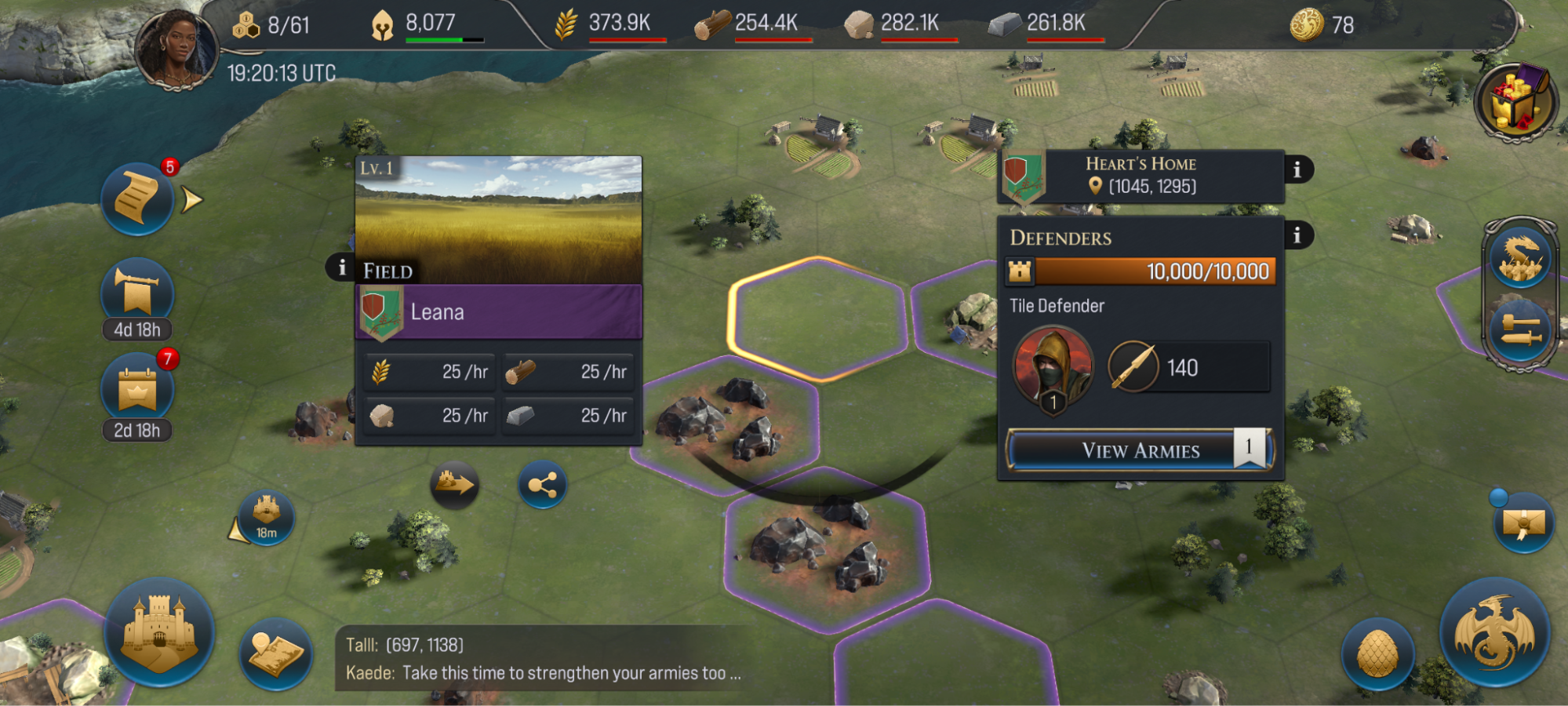
Task: Open the large dragon menu
Action: [1493, 632]
